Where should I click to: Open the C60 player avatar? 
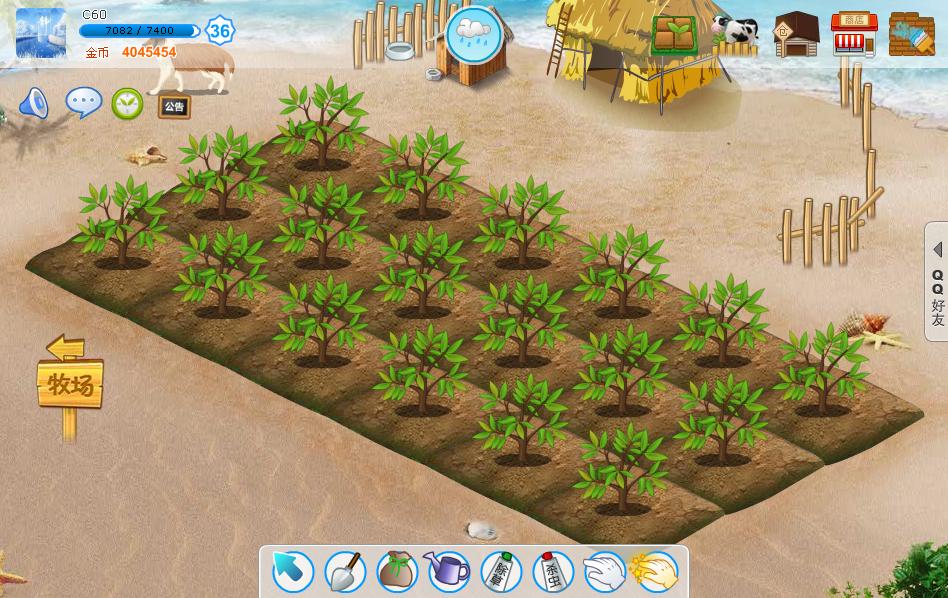(41, 33)
